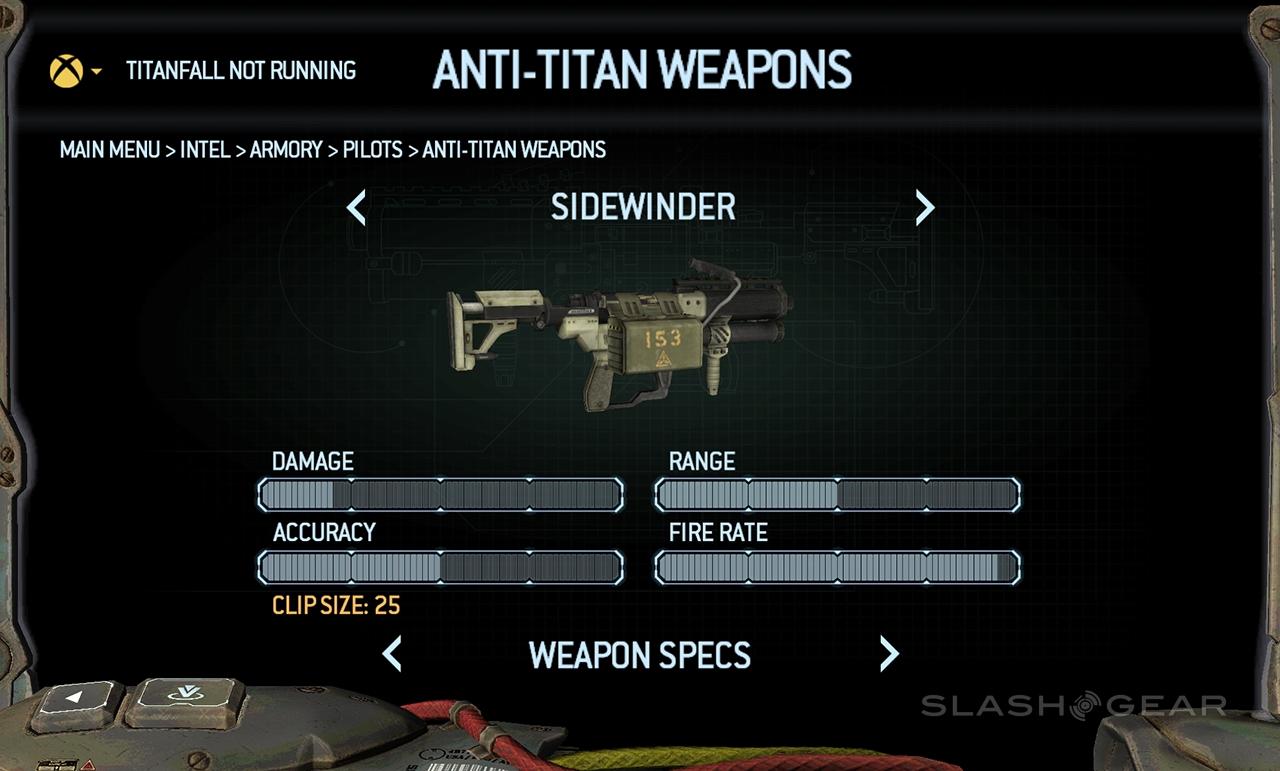Go to MAIN MENU in the breadcrumb
The image size is (1280, 771).
[x=110, y=150]
